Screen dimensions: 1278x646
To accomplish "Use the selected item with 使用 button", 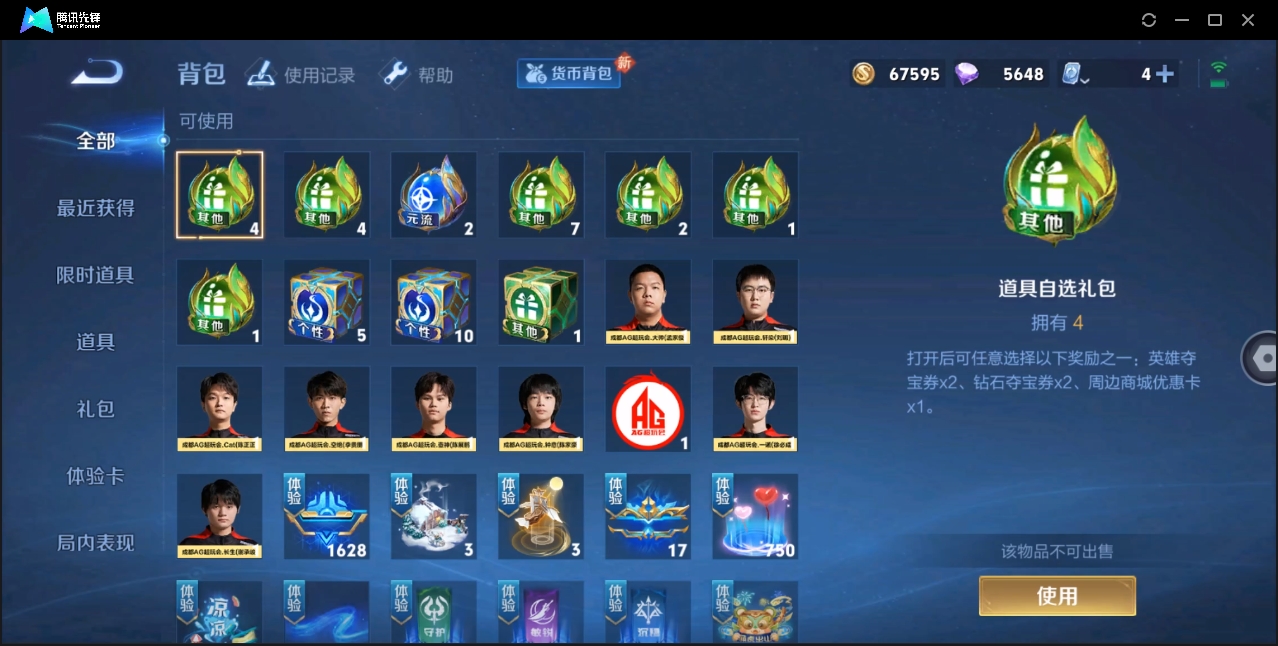I will [x=1057, y=596].
